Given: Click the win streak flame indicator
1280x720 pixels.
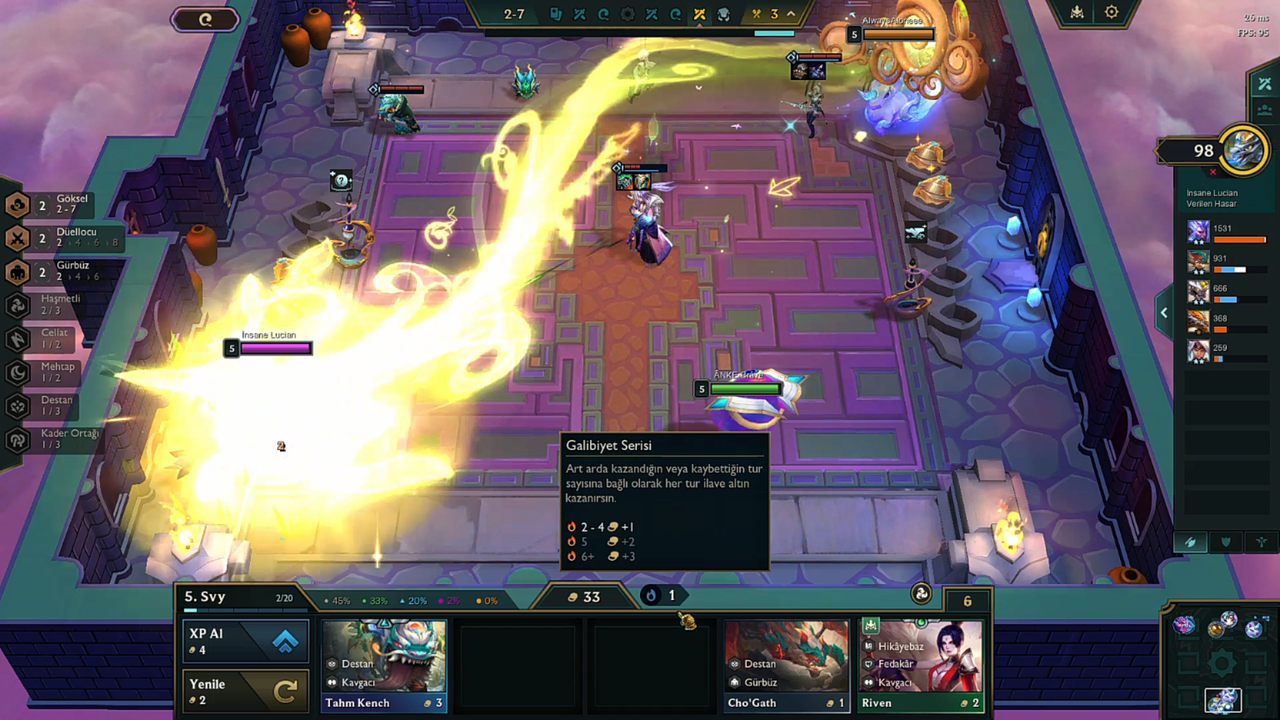Looking at the screenshot, I should (x=660, y=596).
